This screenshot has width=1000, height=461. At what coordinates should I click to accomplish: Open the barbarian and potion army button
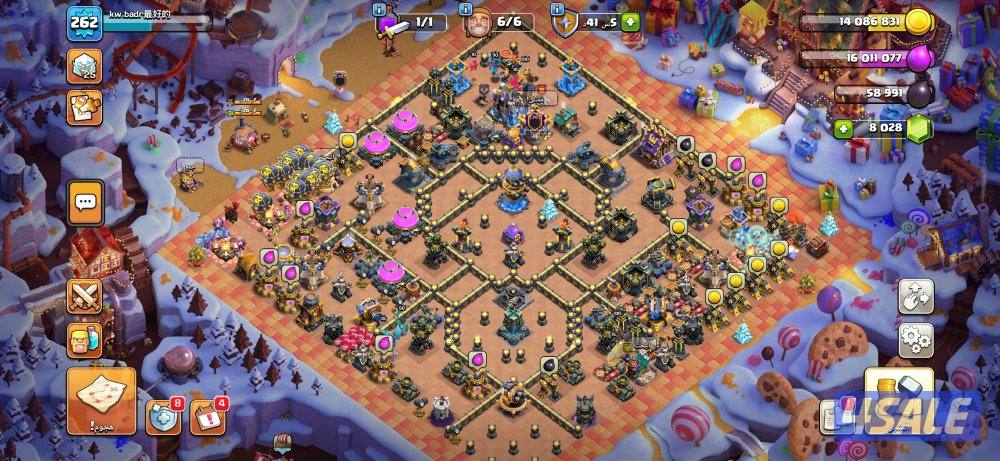click(x=84, y=340)
